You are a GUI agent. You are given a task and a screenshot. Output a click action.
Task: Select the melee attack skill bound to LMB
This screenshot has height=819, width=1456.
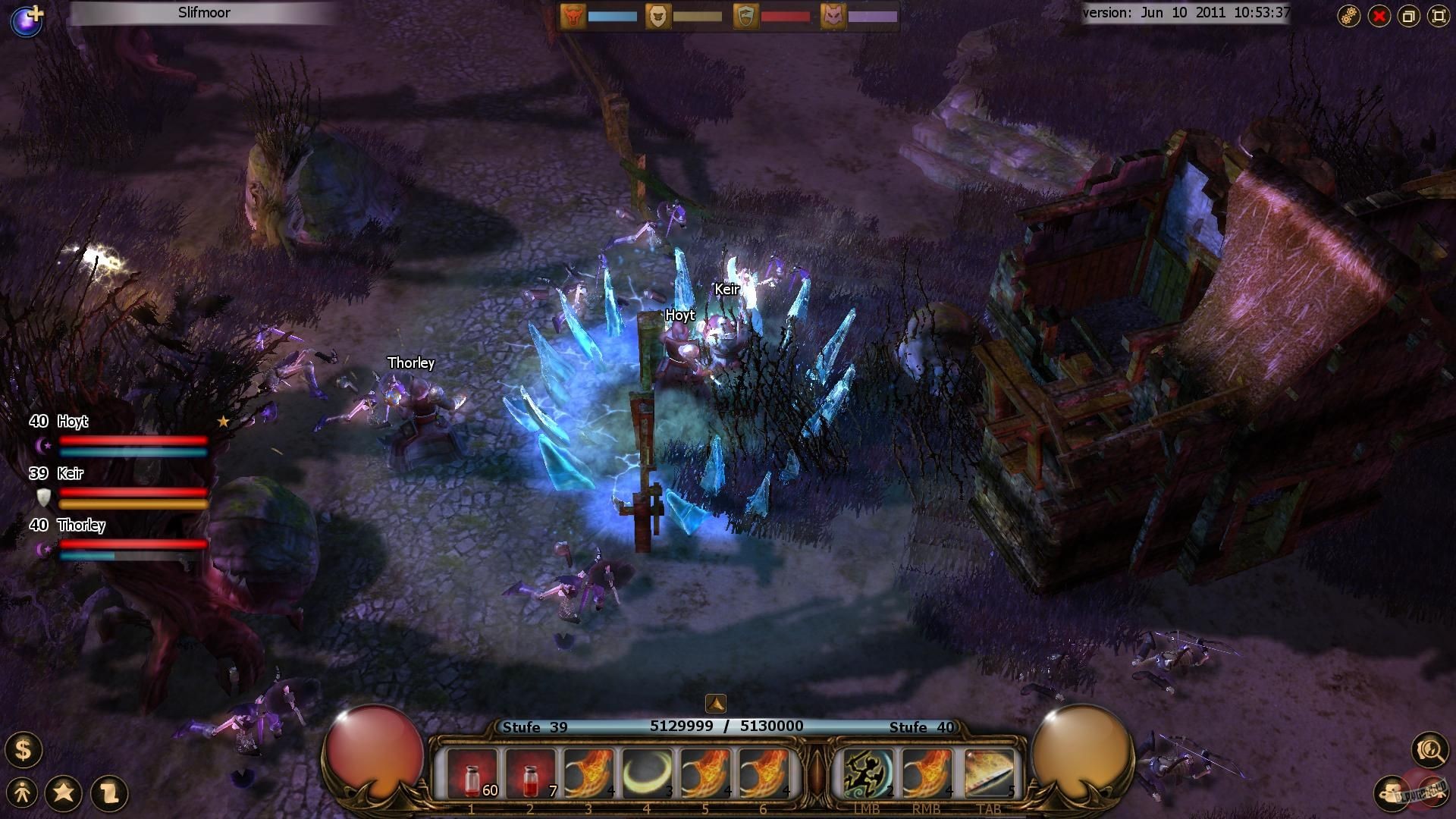pos(868,772)
